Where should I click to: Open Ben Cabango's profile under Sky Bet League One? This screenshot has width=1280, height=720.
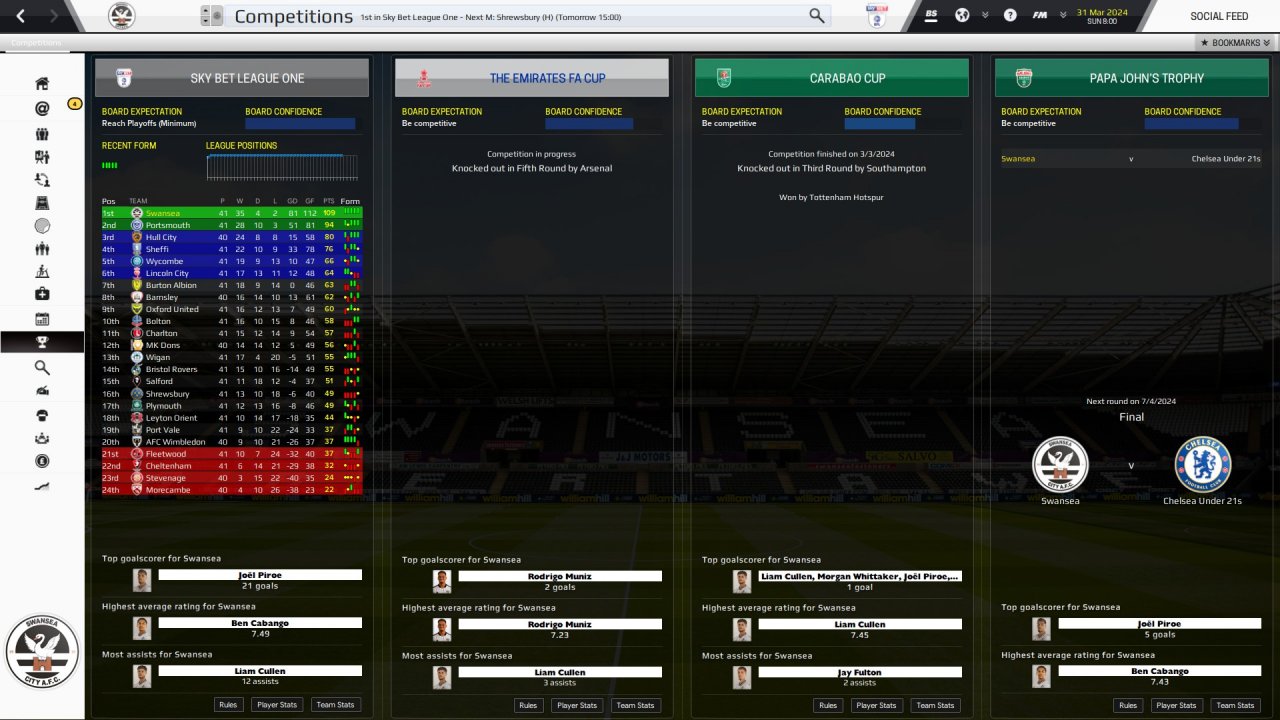(260, 623)
